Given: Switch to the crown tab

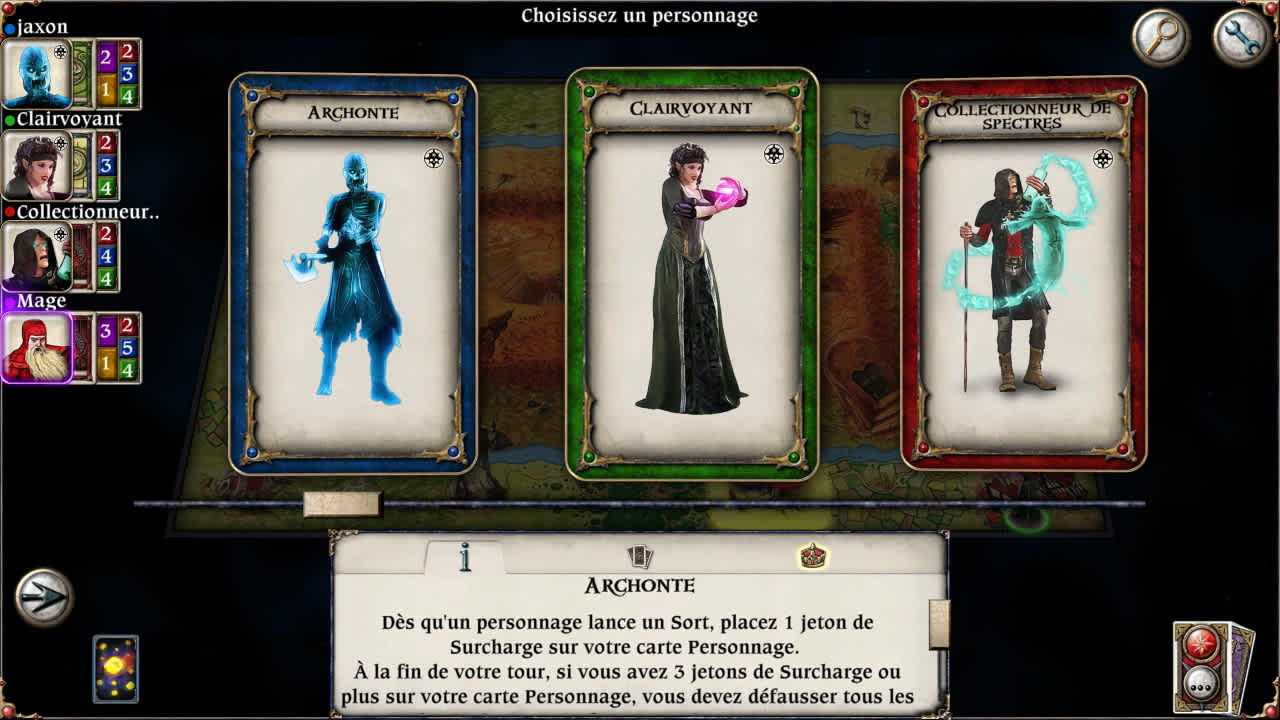Looking at the screenshot, I should click(x=813, y=557).
